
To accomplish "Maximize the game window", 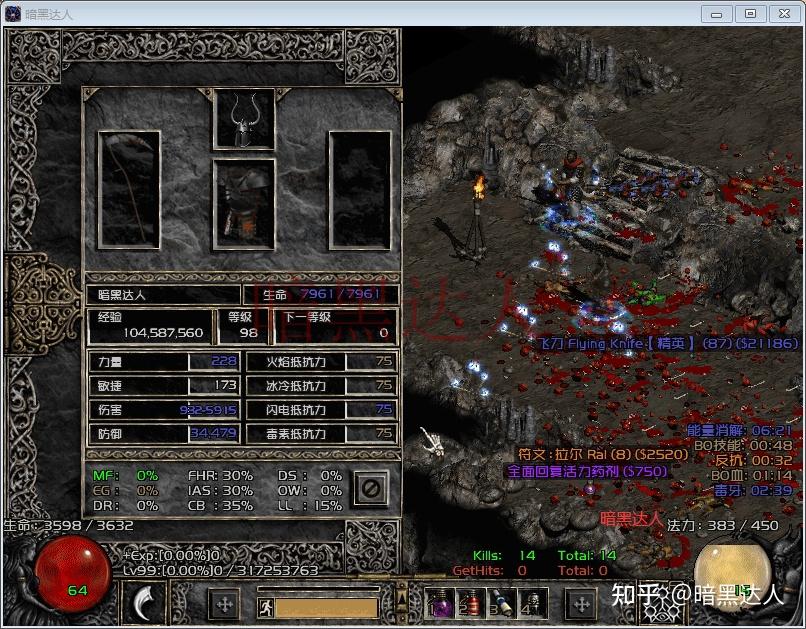I will (x=751, y=13).
